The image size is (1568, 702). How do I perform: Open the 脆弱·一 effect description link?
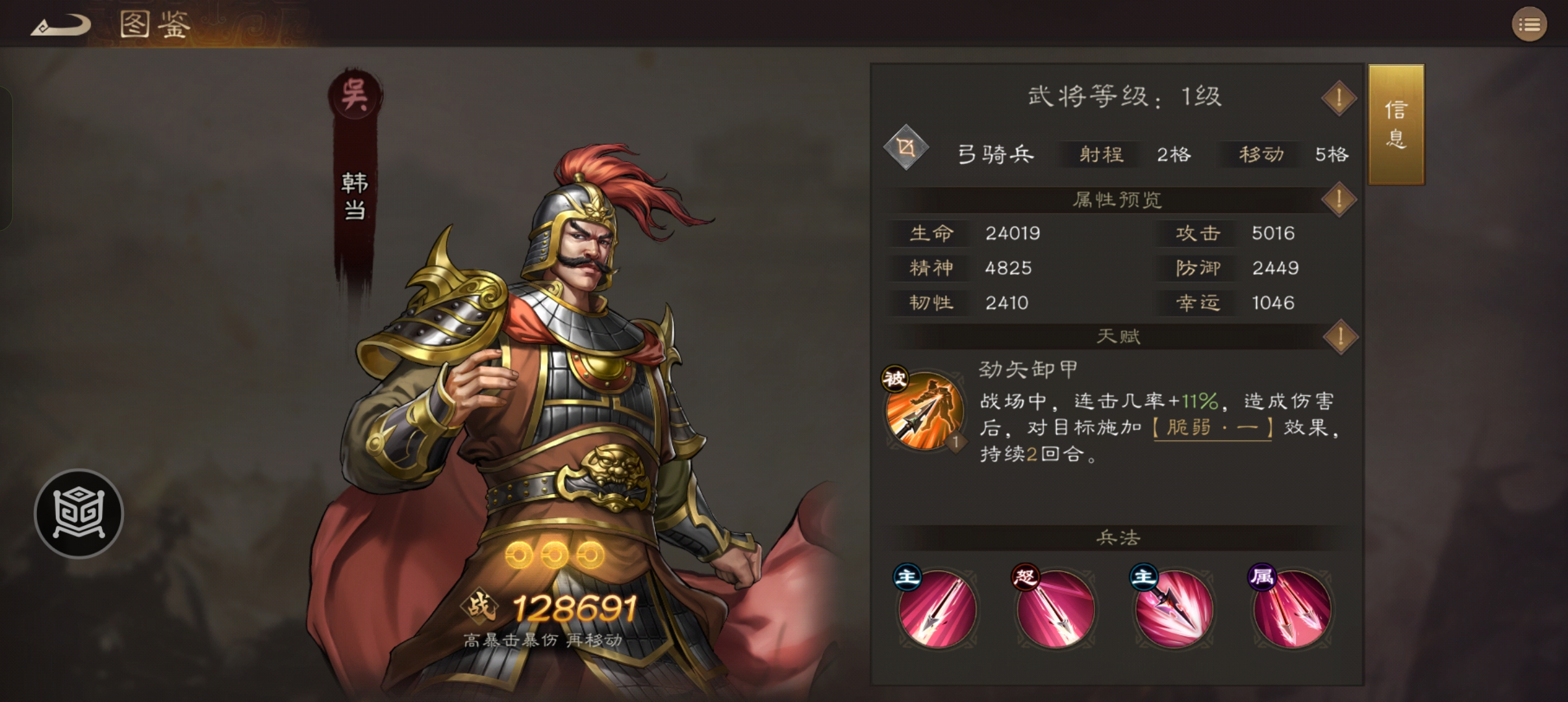pos(1212,428)
